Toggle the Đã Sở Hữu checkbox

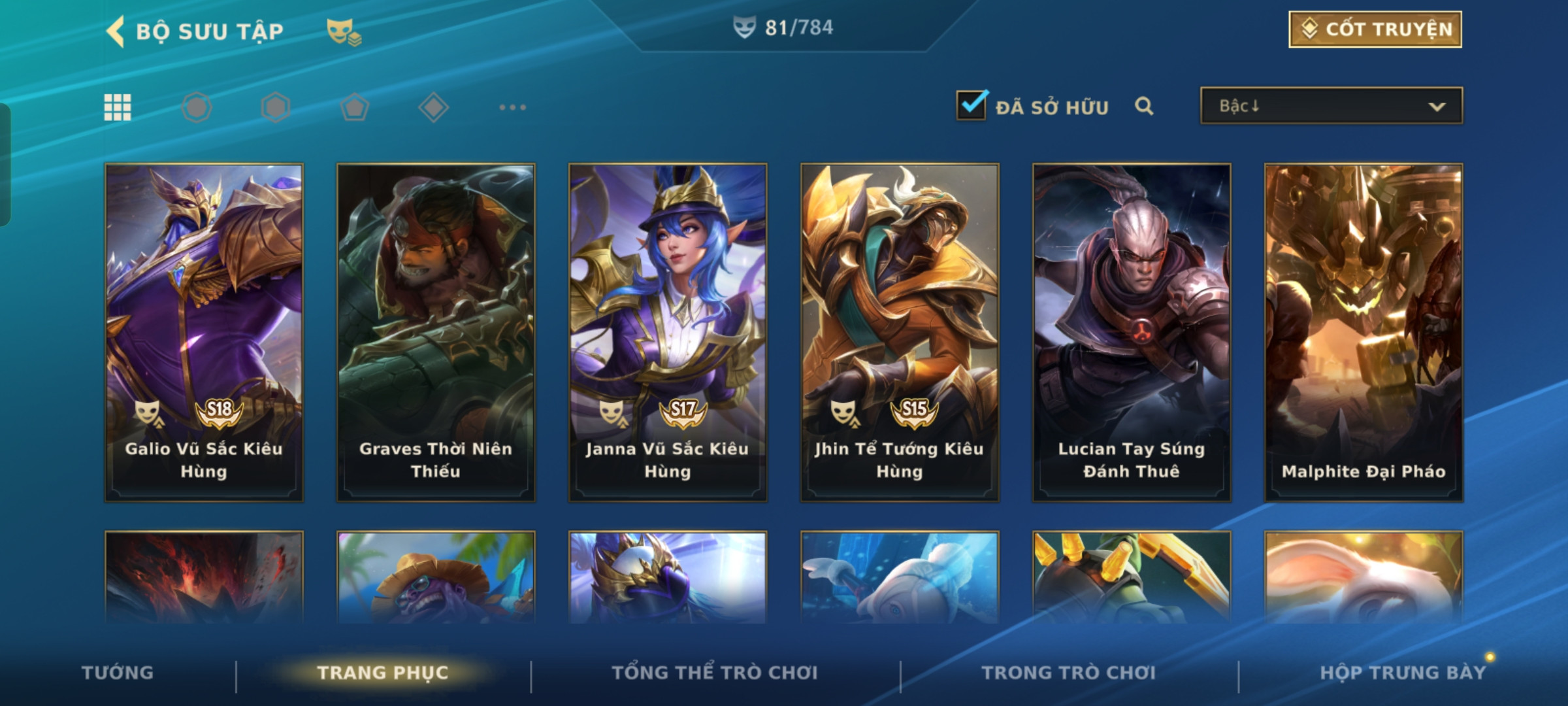pos(971,106)
